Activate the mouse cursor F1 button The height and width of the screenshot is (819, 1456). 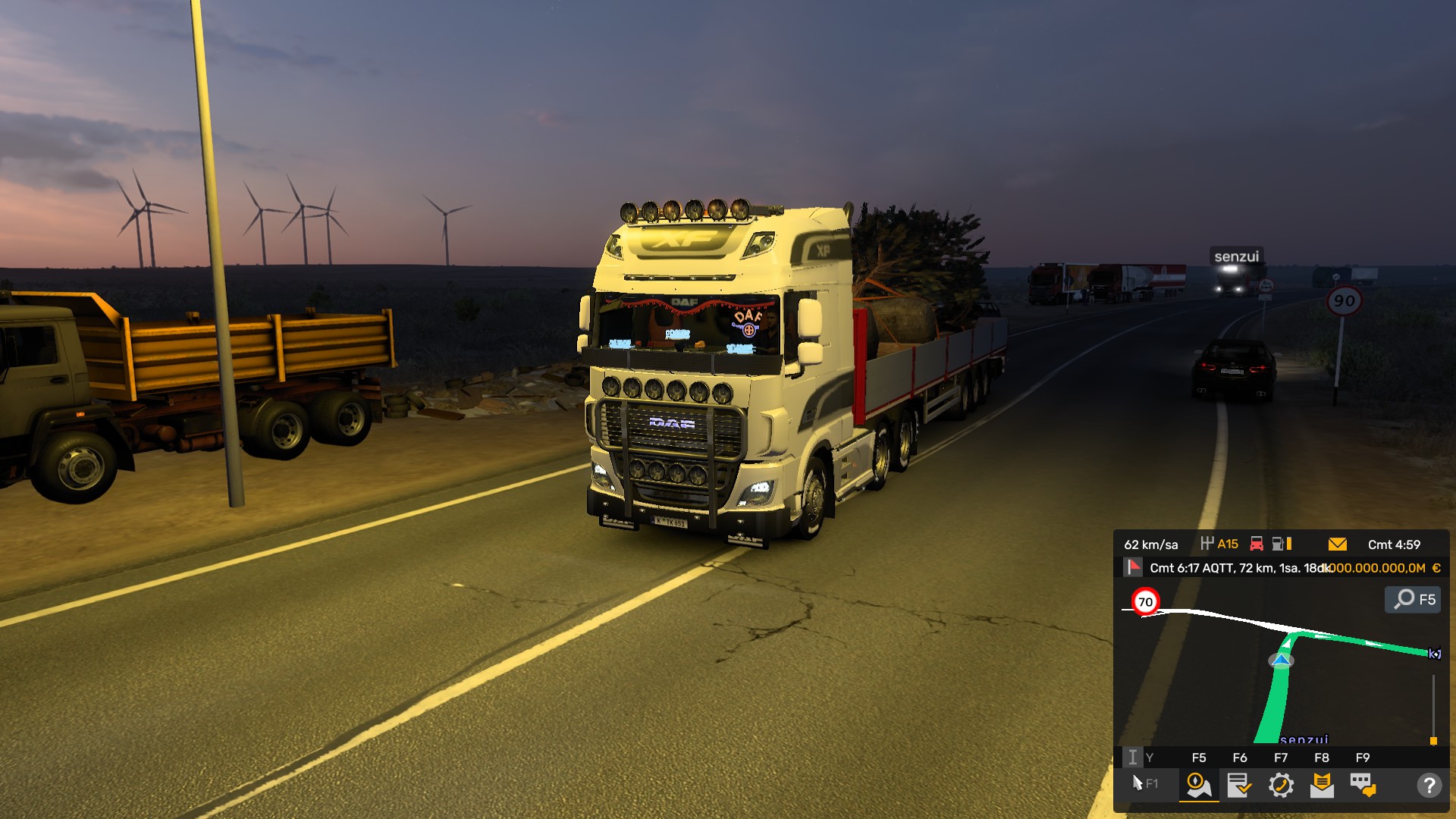[x=1144, y=783]
